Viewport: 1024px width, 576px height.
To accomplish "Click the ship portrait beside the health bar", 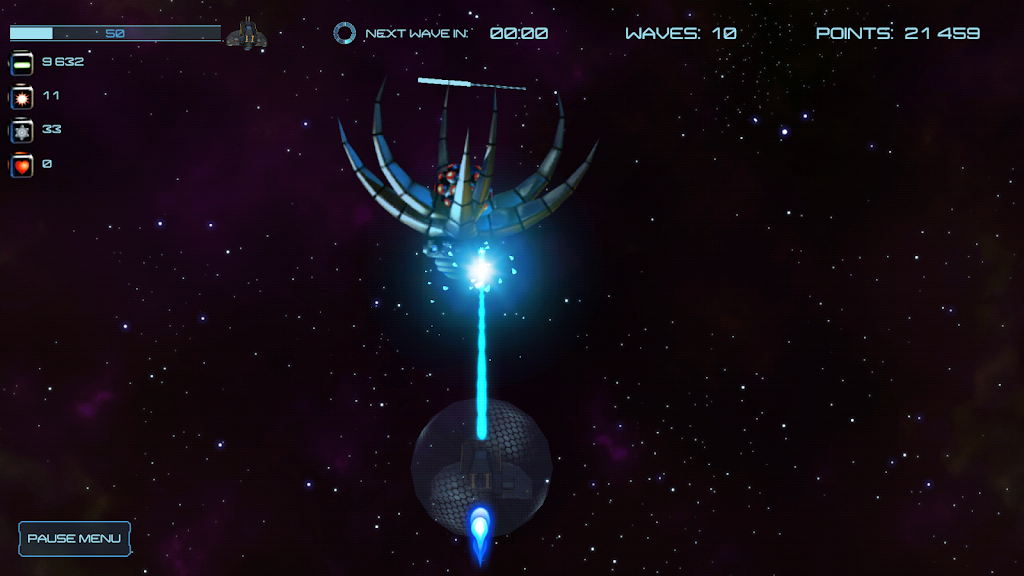I will 246,35.
